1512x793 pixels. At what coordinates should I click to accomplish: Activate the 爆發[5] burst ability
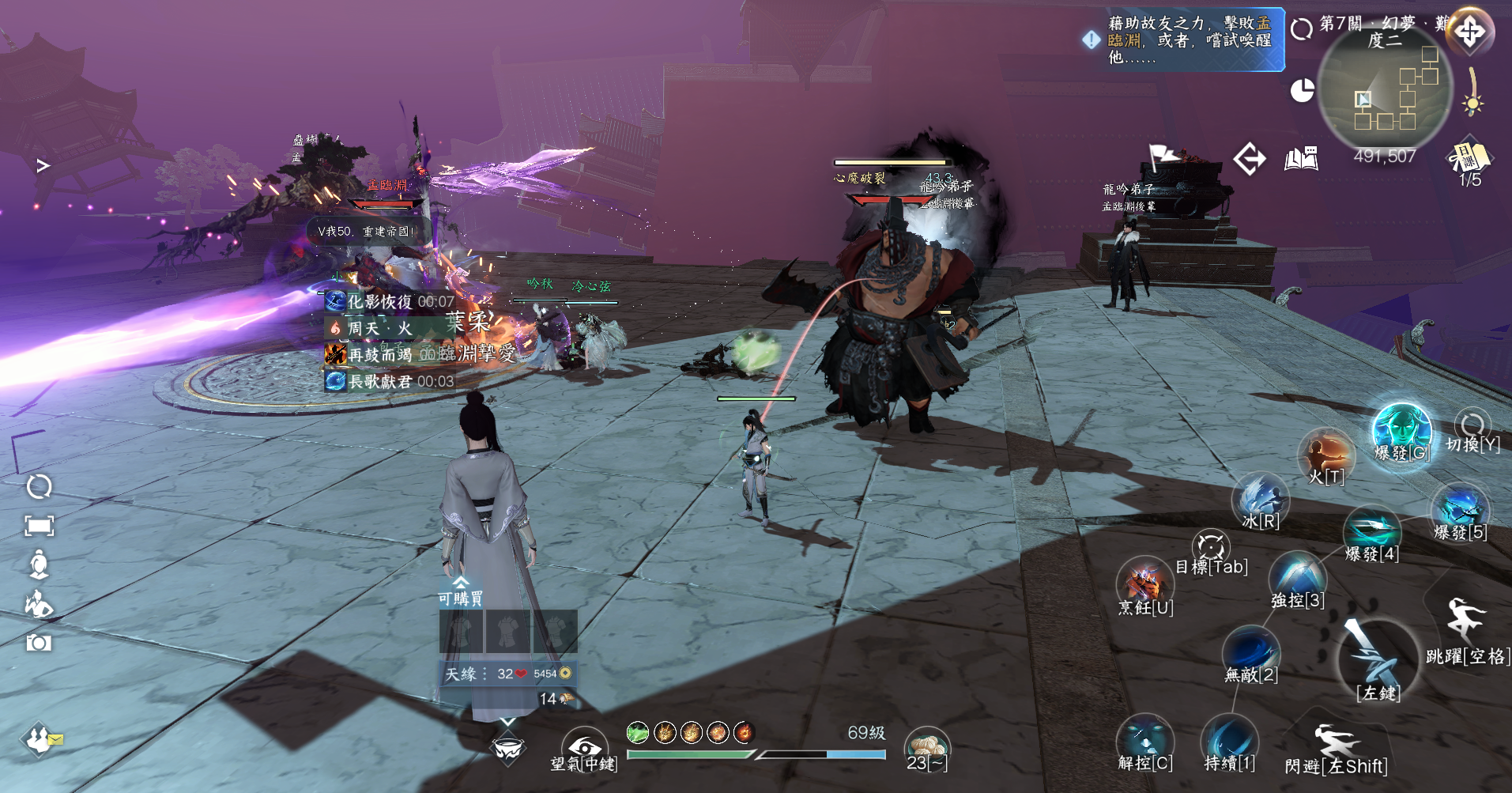[x=1459, y=509]
